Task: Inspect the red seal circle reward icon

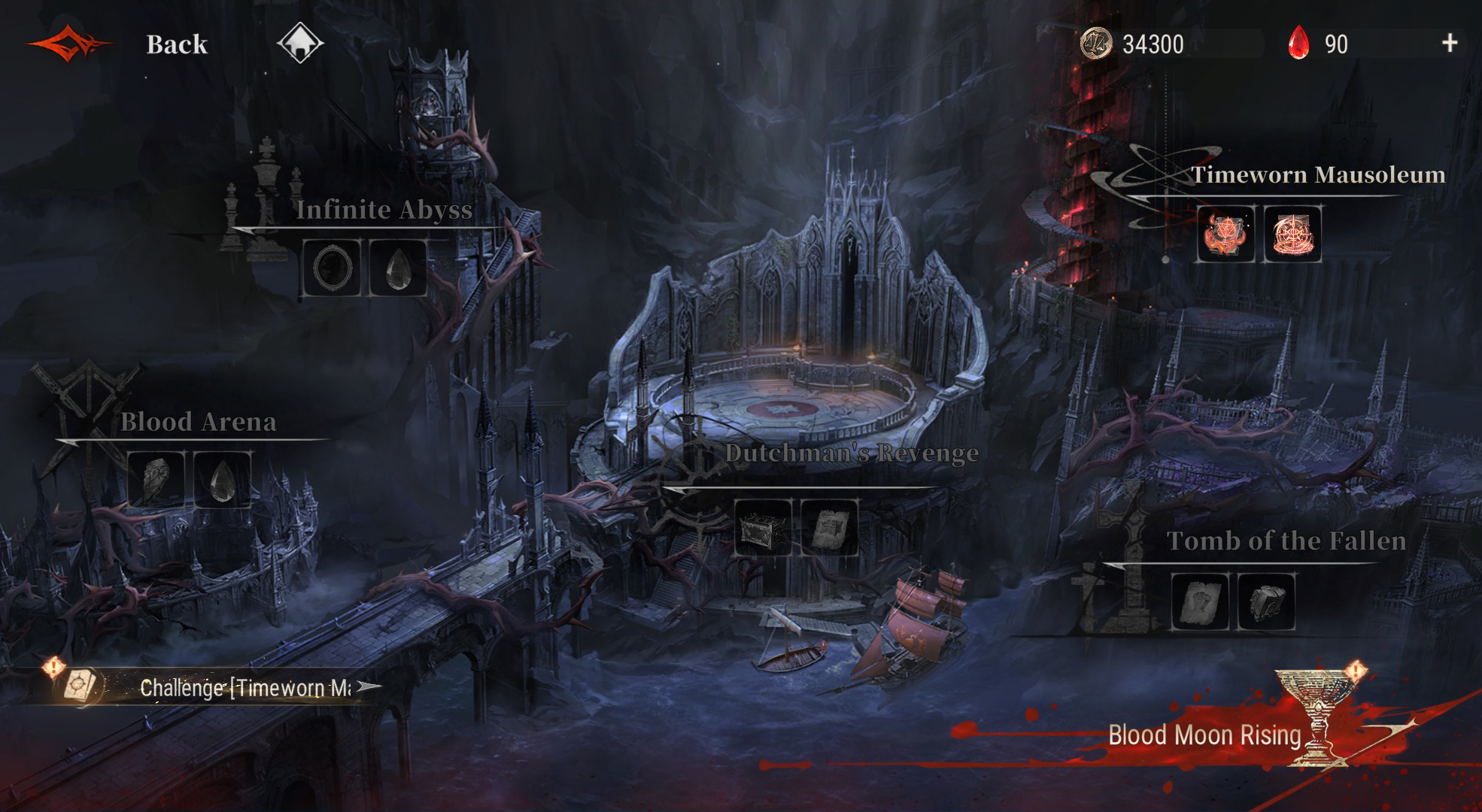Action: coord(1292,235)
